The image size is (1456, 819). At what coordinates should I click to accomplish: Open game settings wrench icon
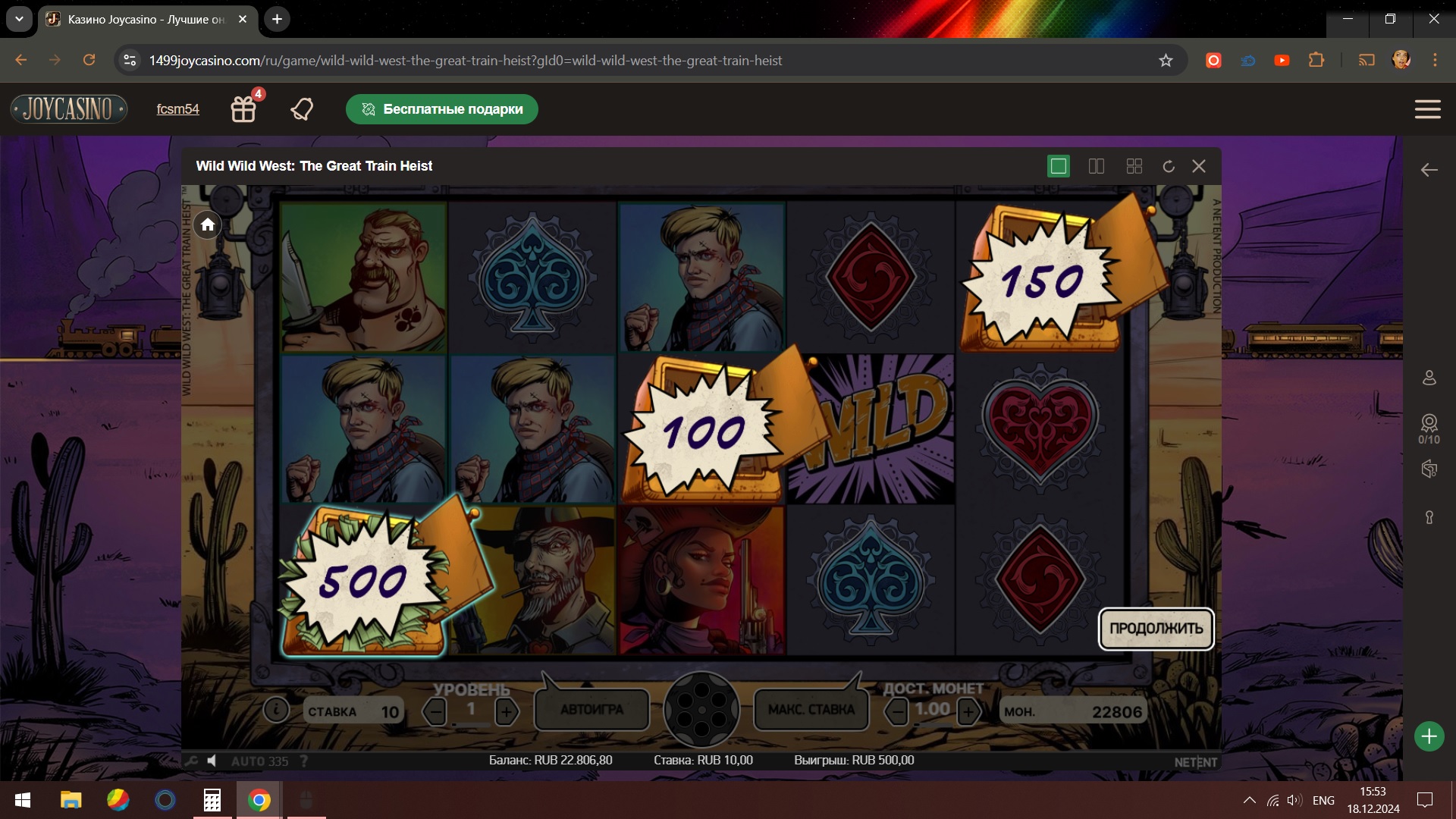tap(190, 761)
